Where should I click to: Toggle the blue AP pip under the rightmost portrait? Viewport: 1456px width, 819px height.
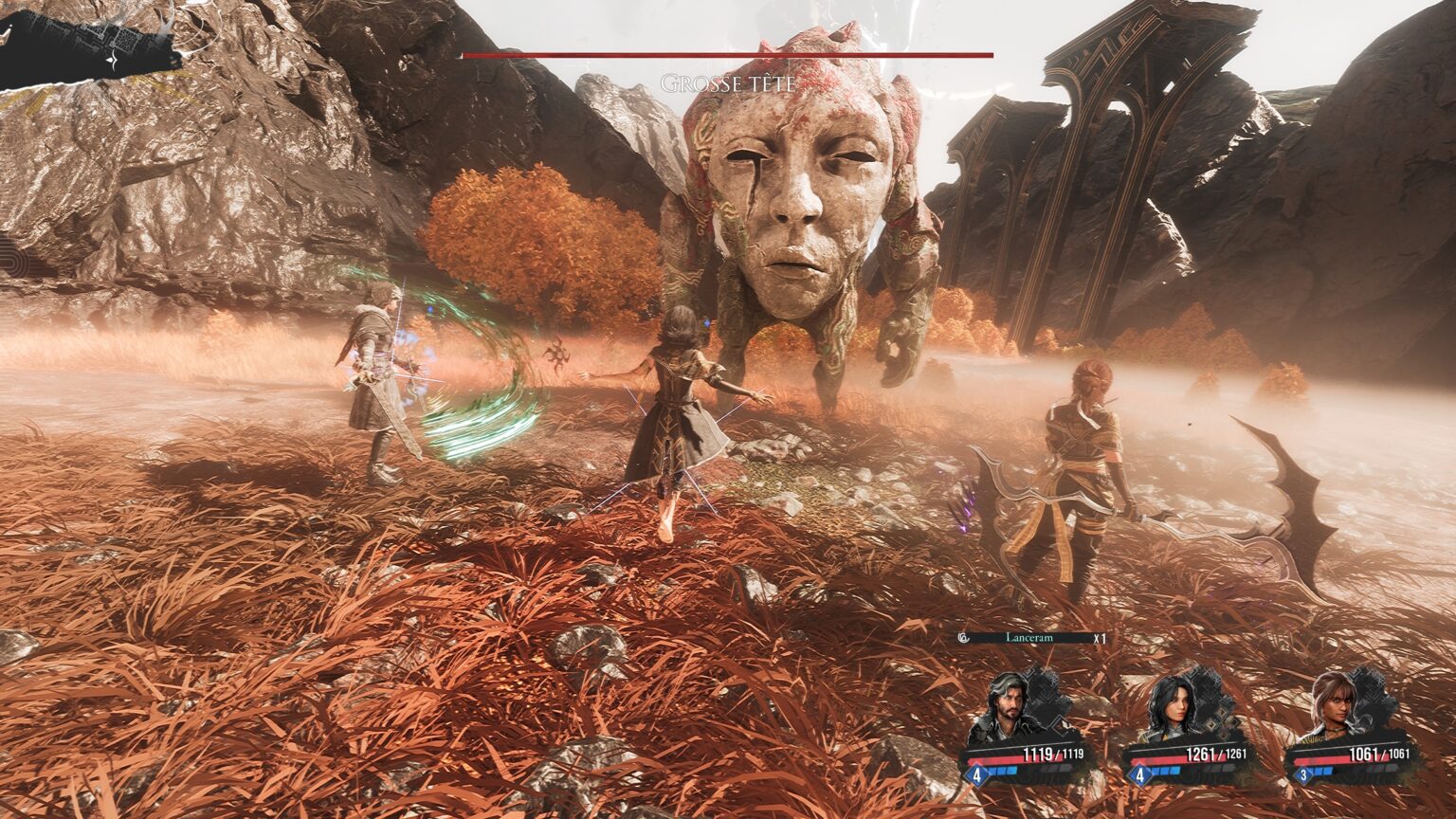click(x=1320, y=772)
